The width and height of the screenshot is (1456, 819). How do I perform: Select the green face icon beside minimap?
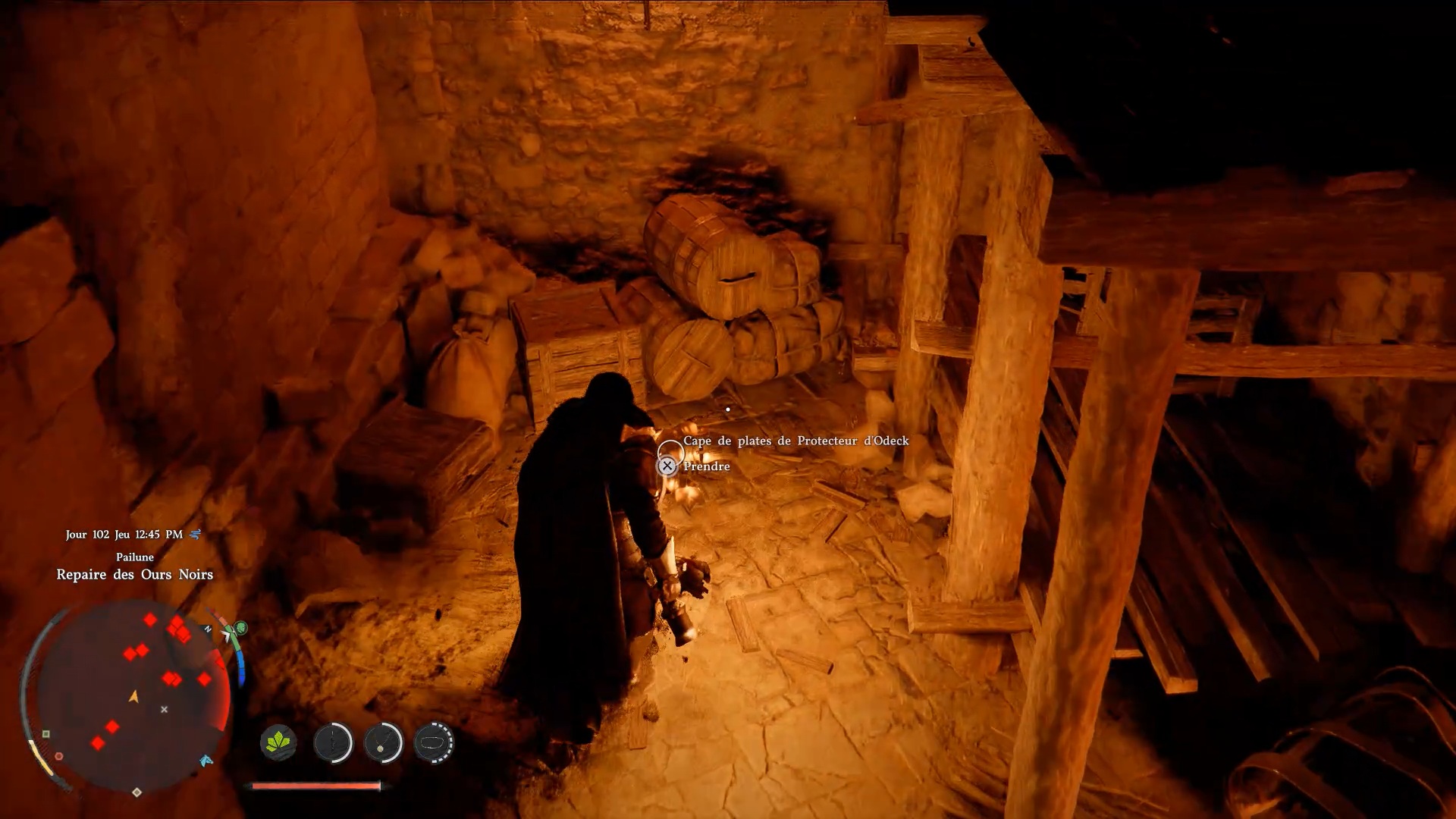[x=241, y=628]
